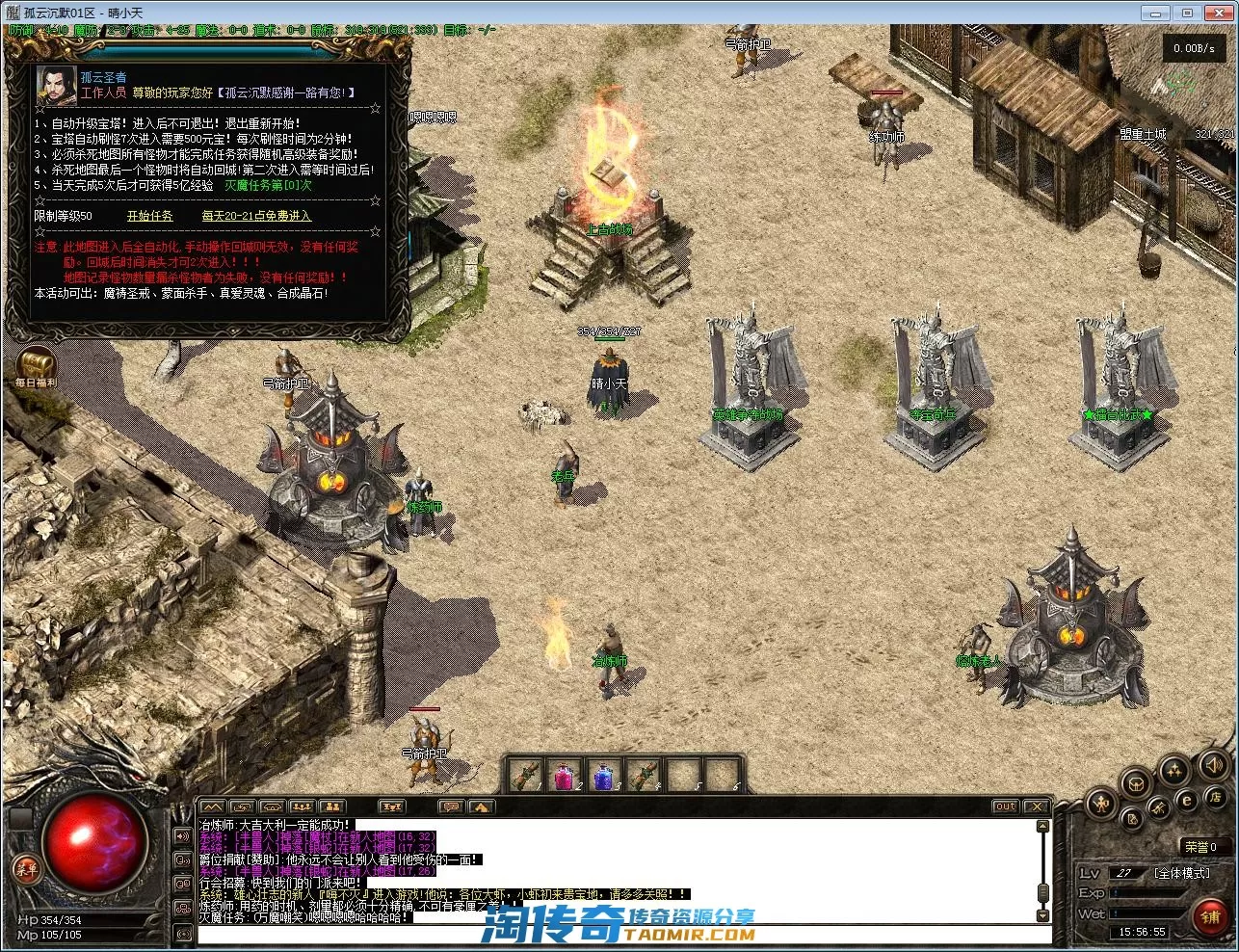Open the 店 store icon

(x=1216, y=798)
